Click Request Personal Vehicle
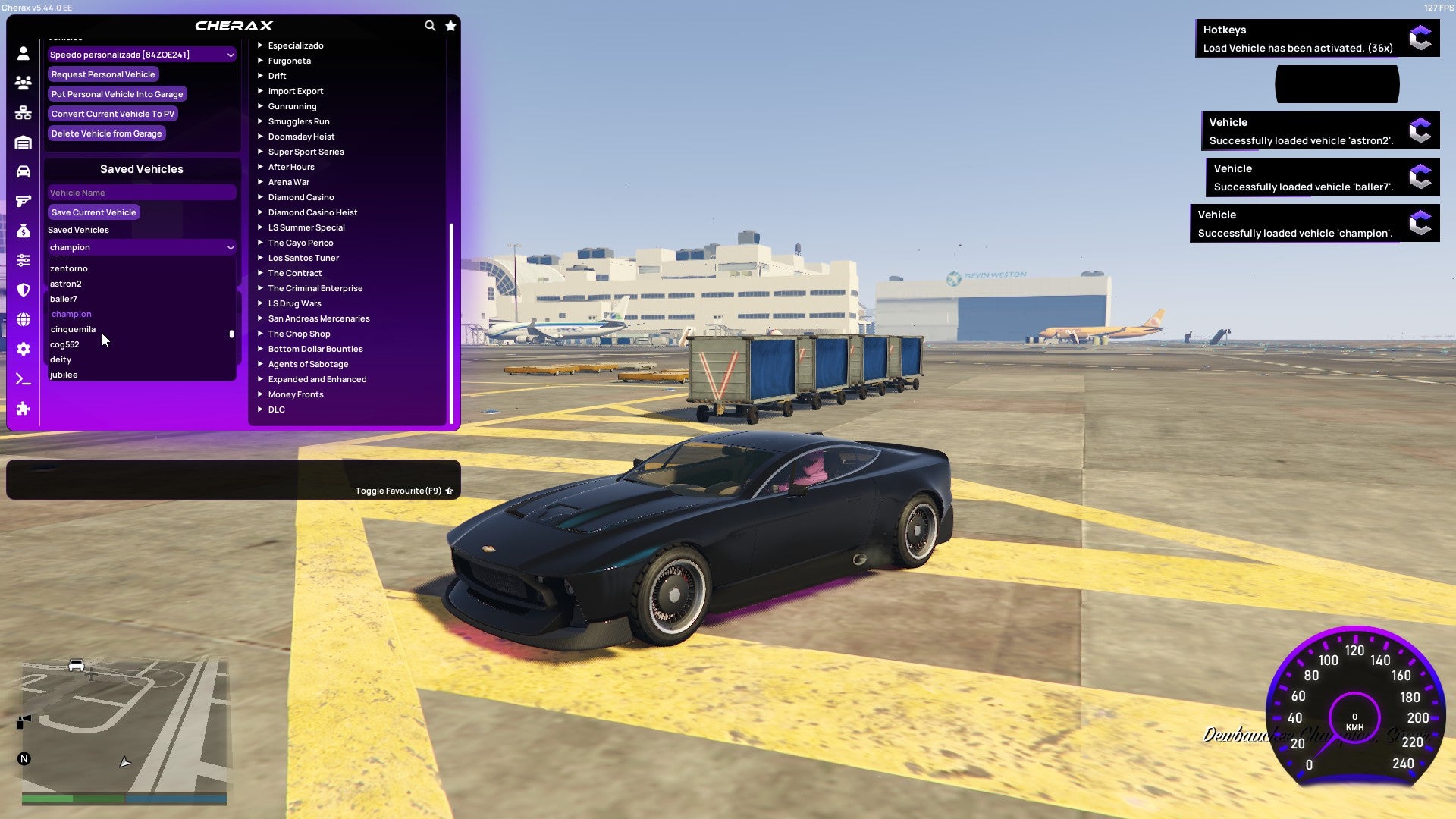The image size is (1456, 819). point(103,74)
